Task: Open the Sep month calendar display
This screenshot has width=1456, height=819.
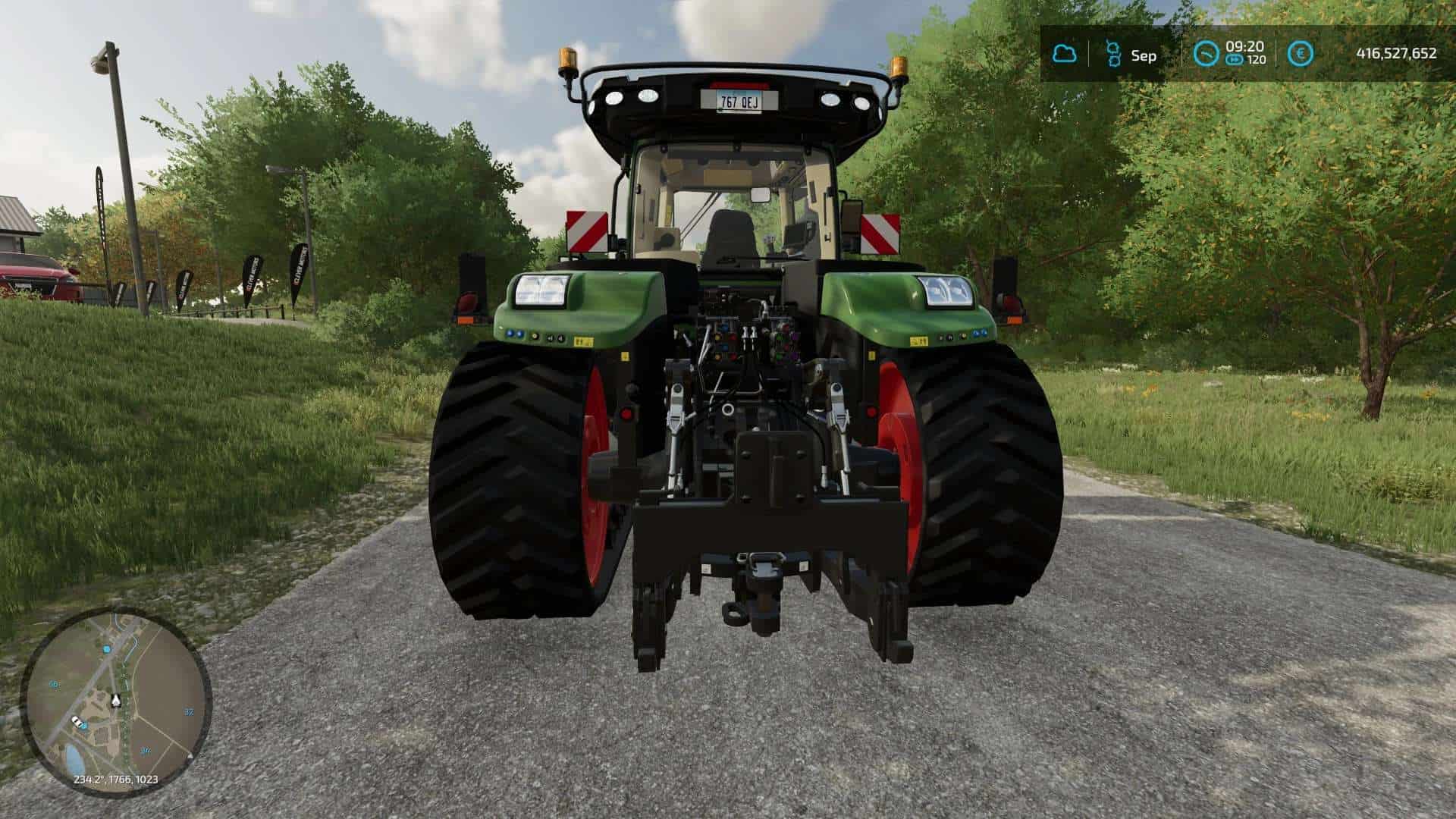Action: pos(1145,53)
